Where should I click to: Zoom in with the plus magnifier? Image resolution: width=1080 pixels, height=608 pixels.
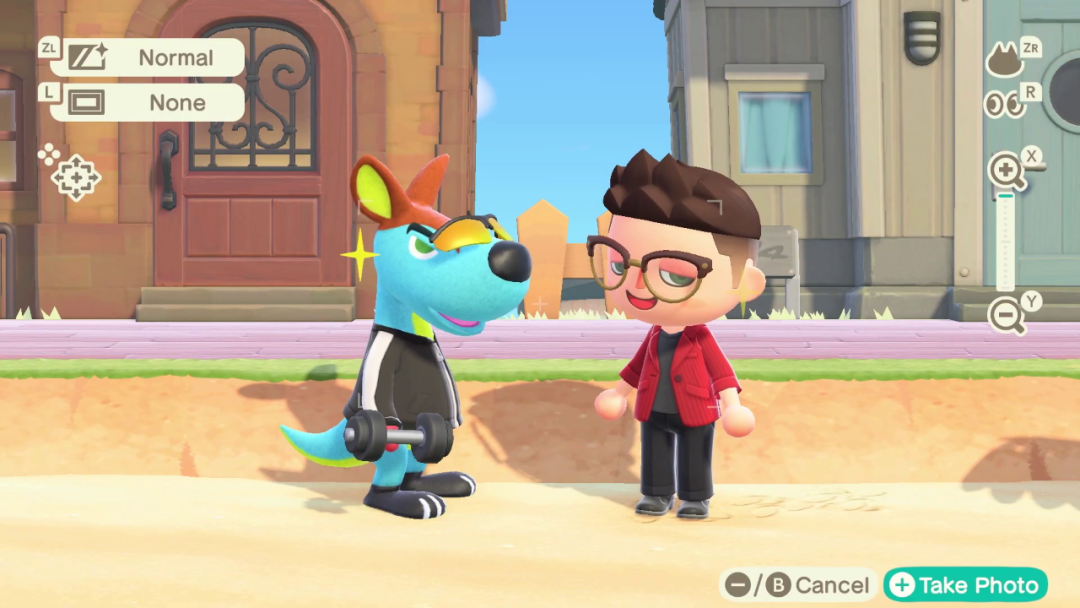pos(1005,172)
